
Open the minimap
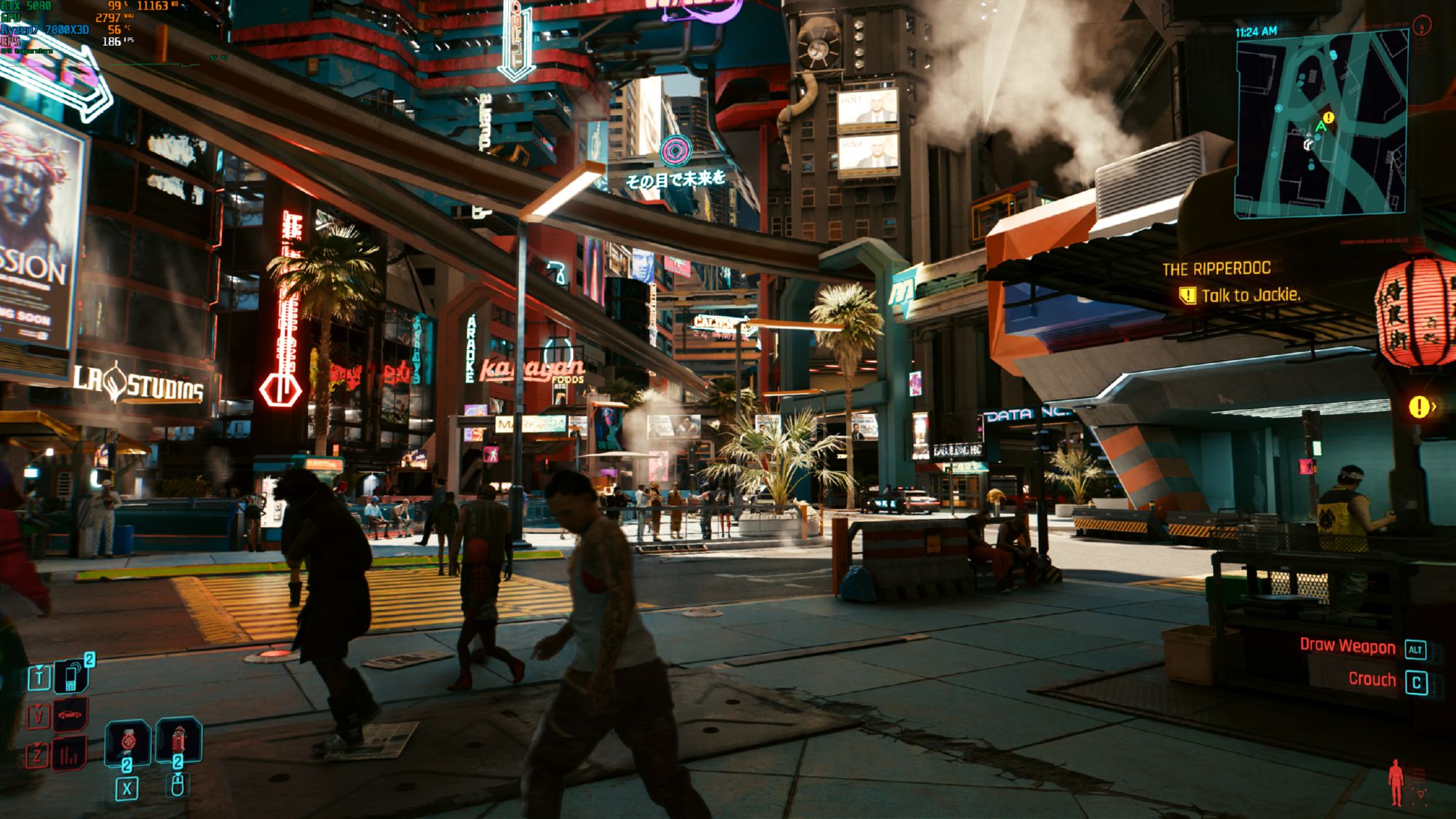1321,124
